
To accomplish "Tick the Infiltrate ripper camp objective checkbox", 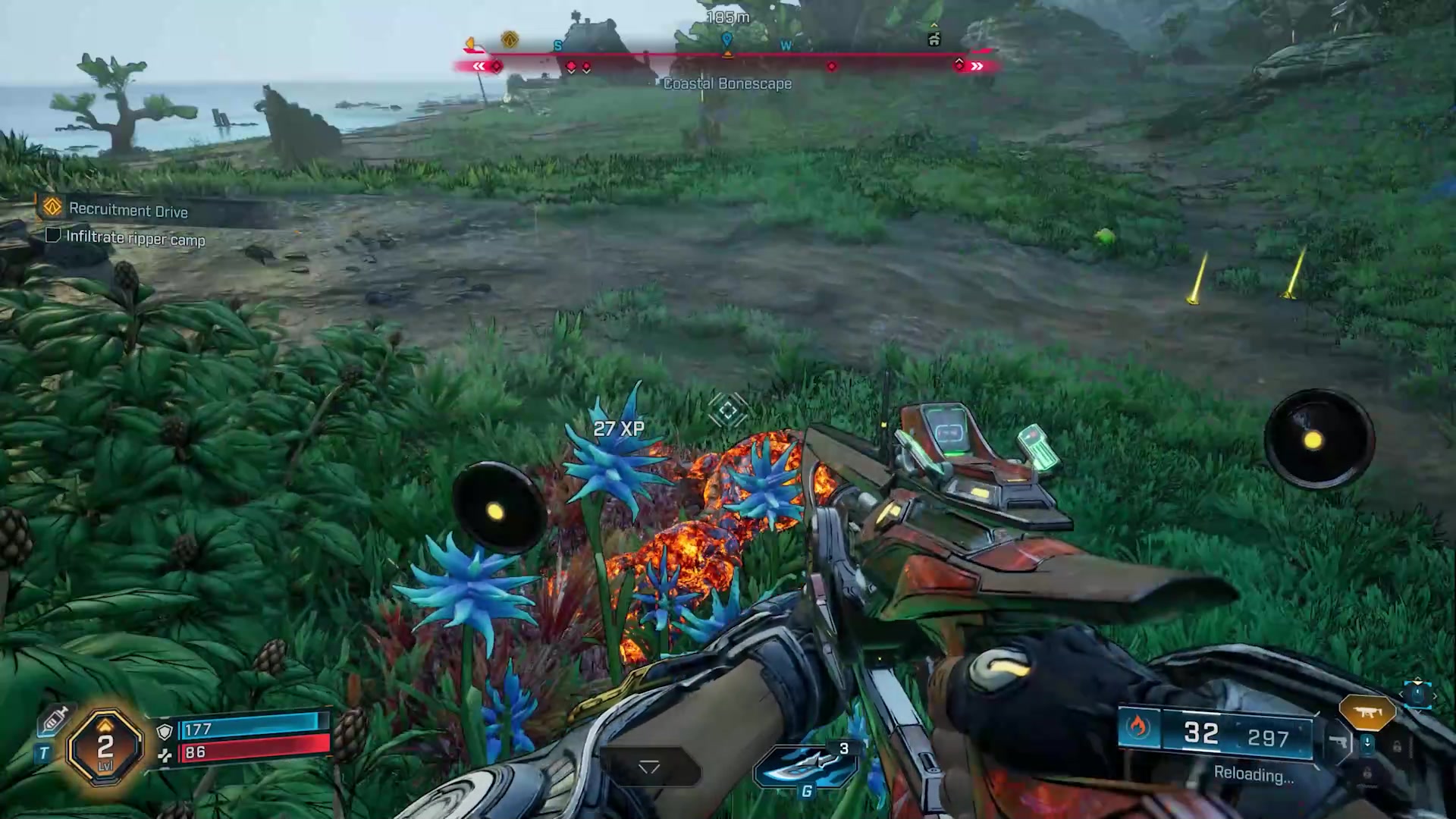I will click(53, 236).
